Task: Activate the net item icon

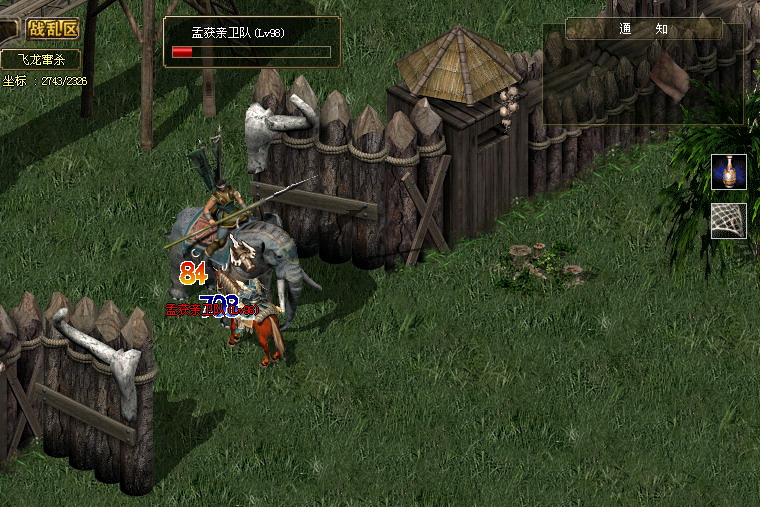Action: [x=729, y=220]
